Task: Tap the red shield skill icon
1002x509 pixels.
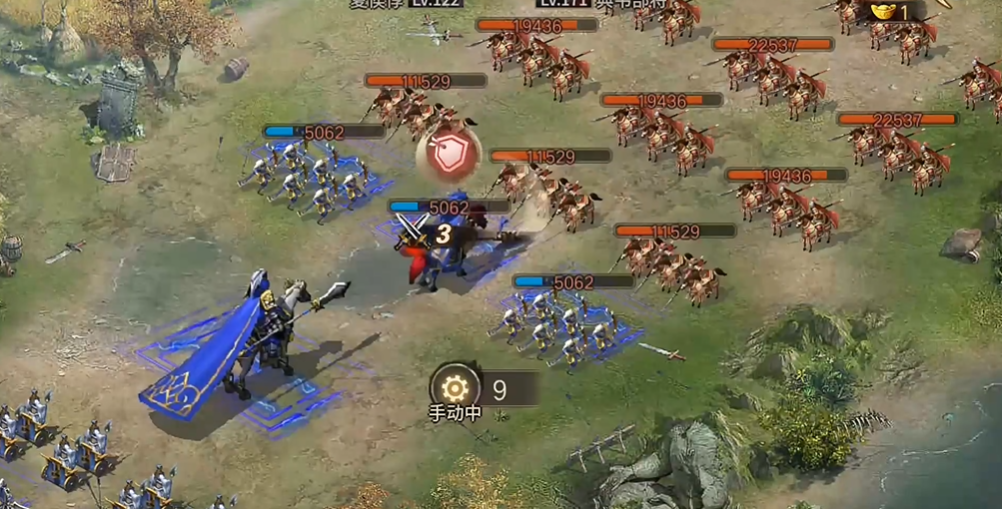Action: pyautogui.click(x=448, y=154)
